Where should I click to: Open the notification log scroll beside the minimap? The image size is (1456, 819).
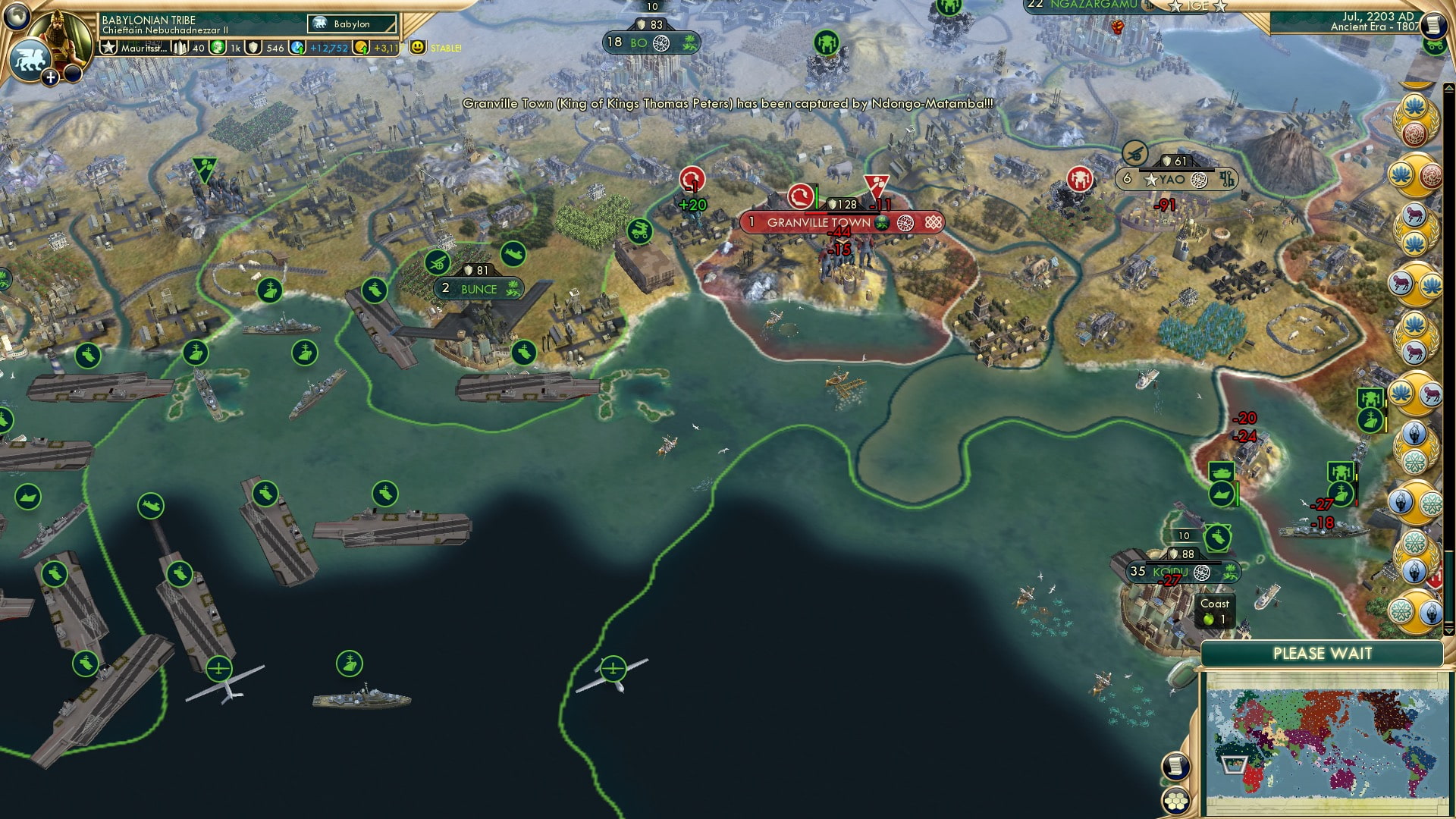click(x=1177, y=765)
